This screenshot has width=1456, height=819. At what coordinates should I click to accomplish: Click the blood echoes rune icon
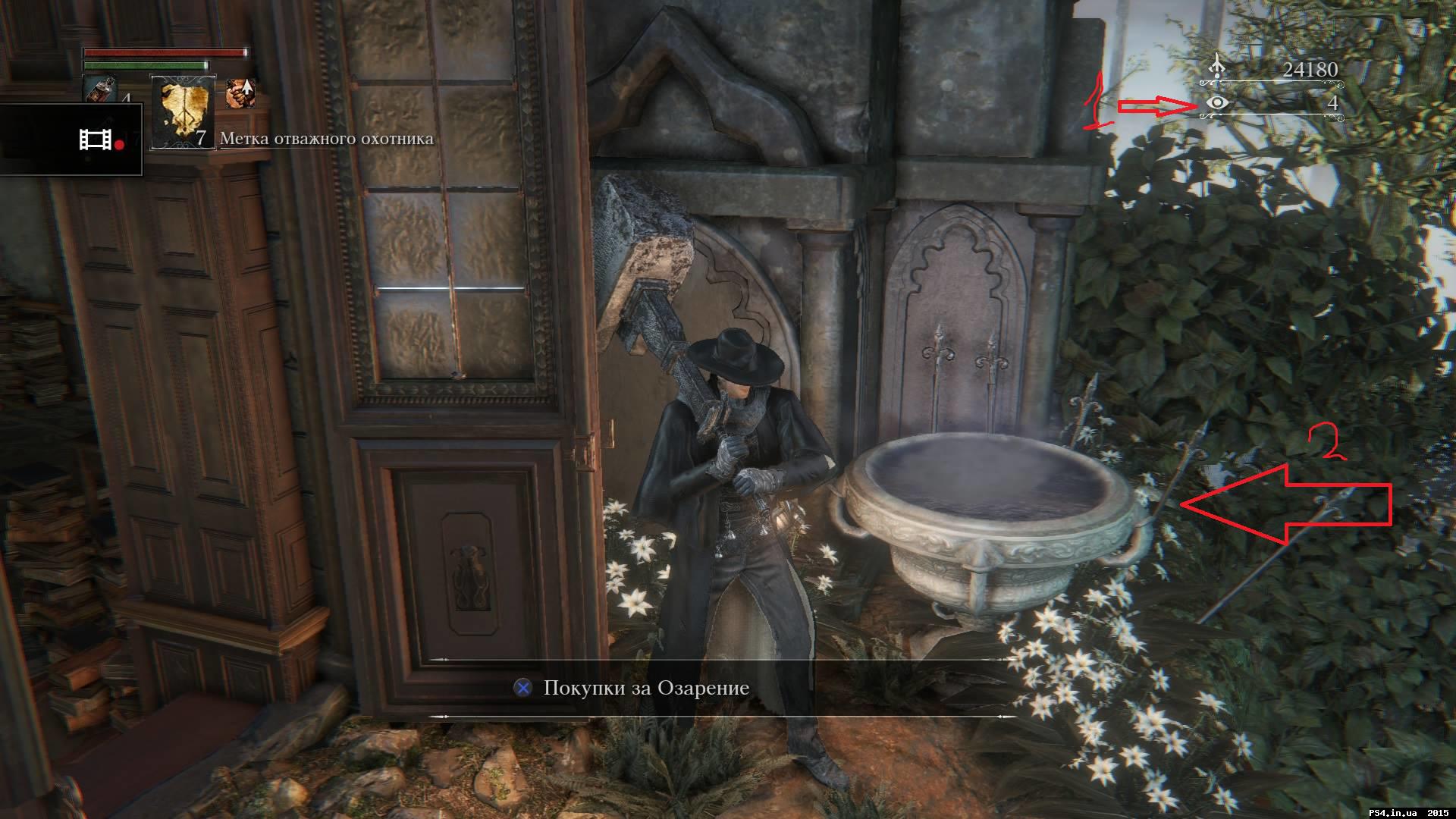tap(1216, 65)
